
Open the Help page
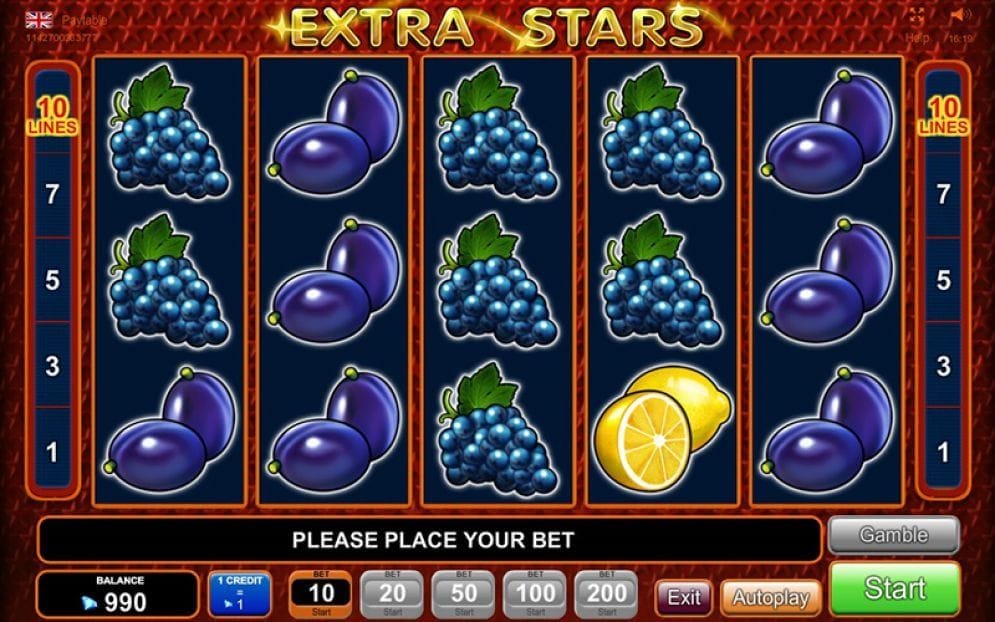917,37
